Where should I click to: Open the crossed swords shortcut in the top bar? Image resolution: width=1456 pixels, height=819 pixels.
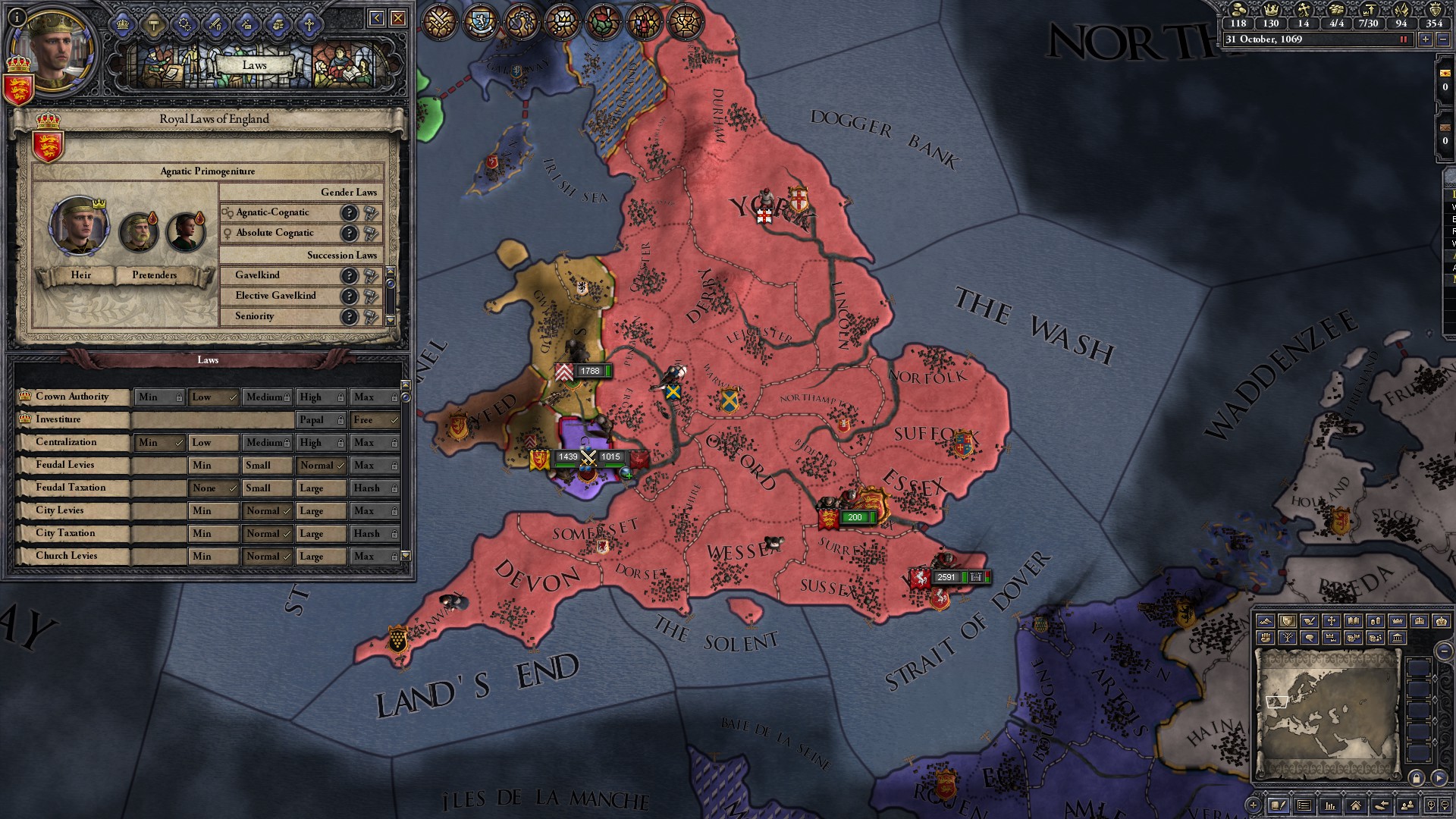point(438,22)
